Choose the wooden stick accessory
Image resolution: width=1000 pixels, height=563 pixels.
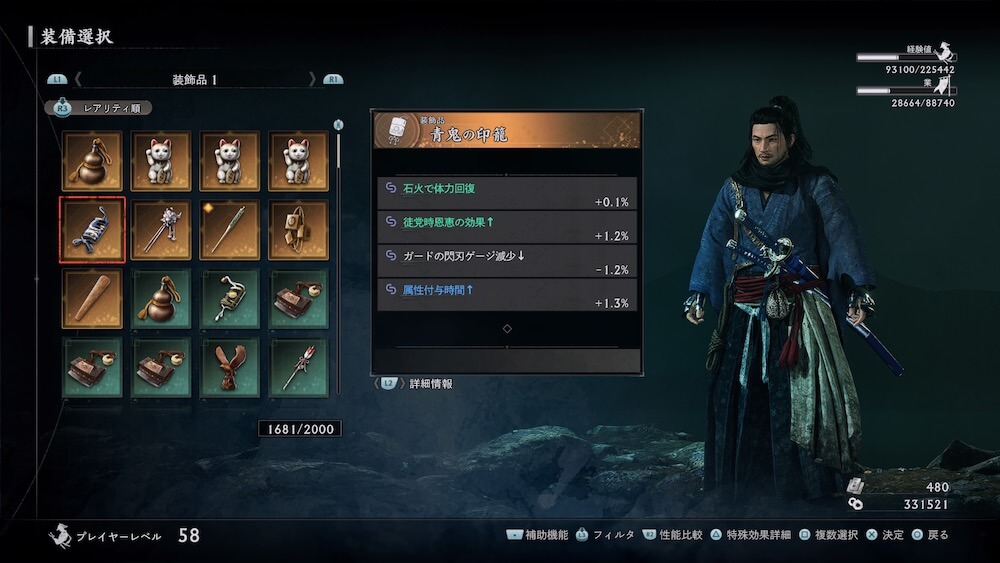tap(92, 298)
